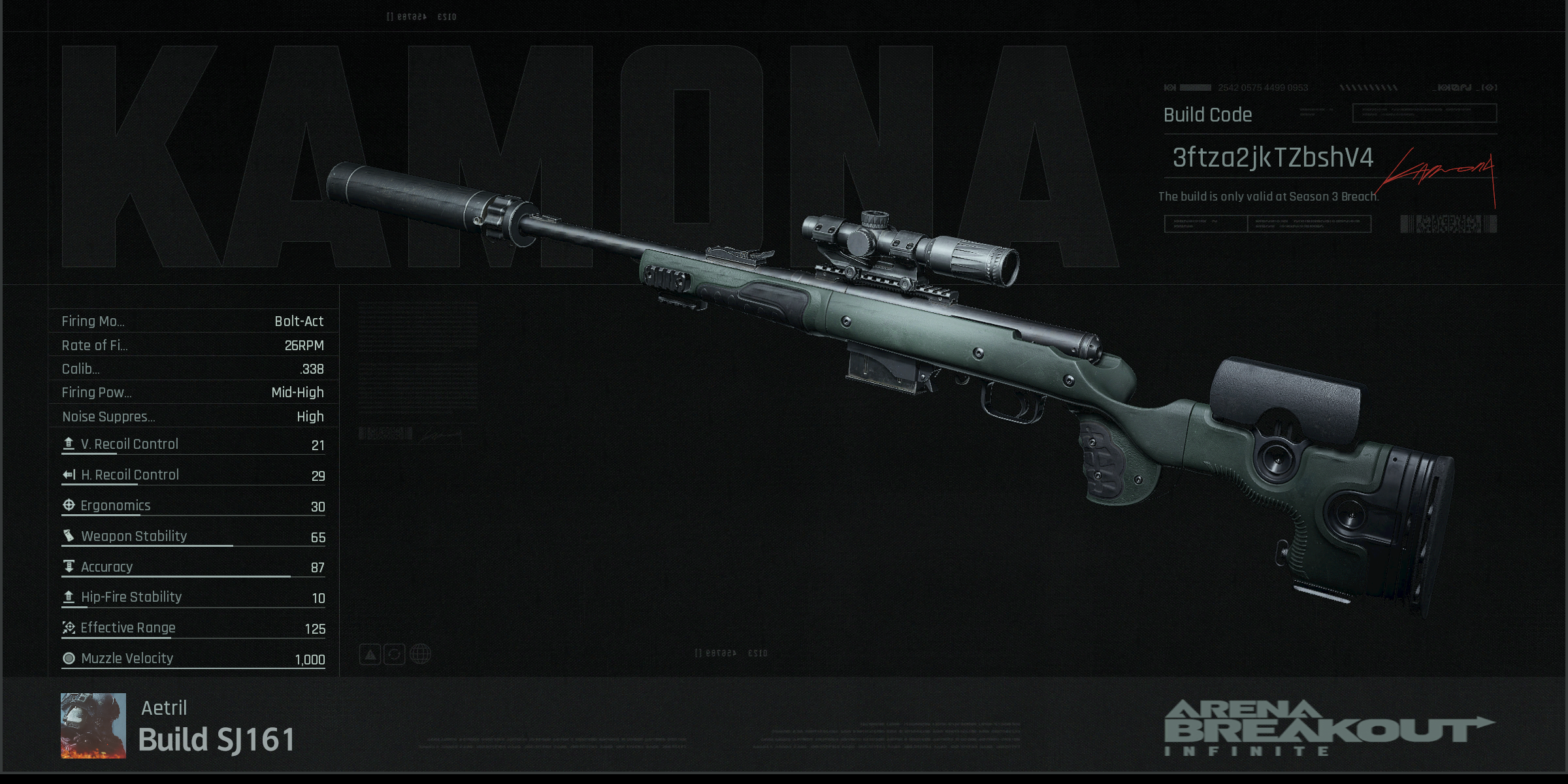Select the H. Recoil Control stat row
Viewport: 1568px width, 784px height.
point(193,476)
